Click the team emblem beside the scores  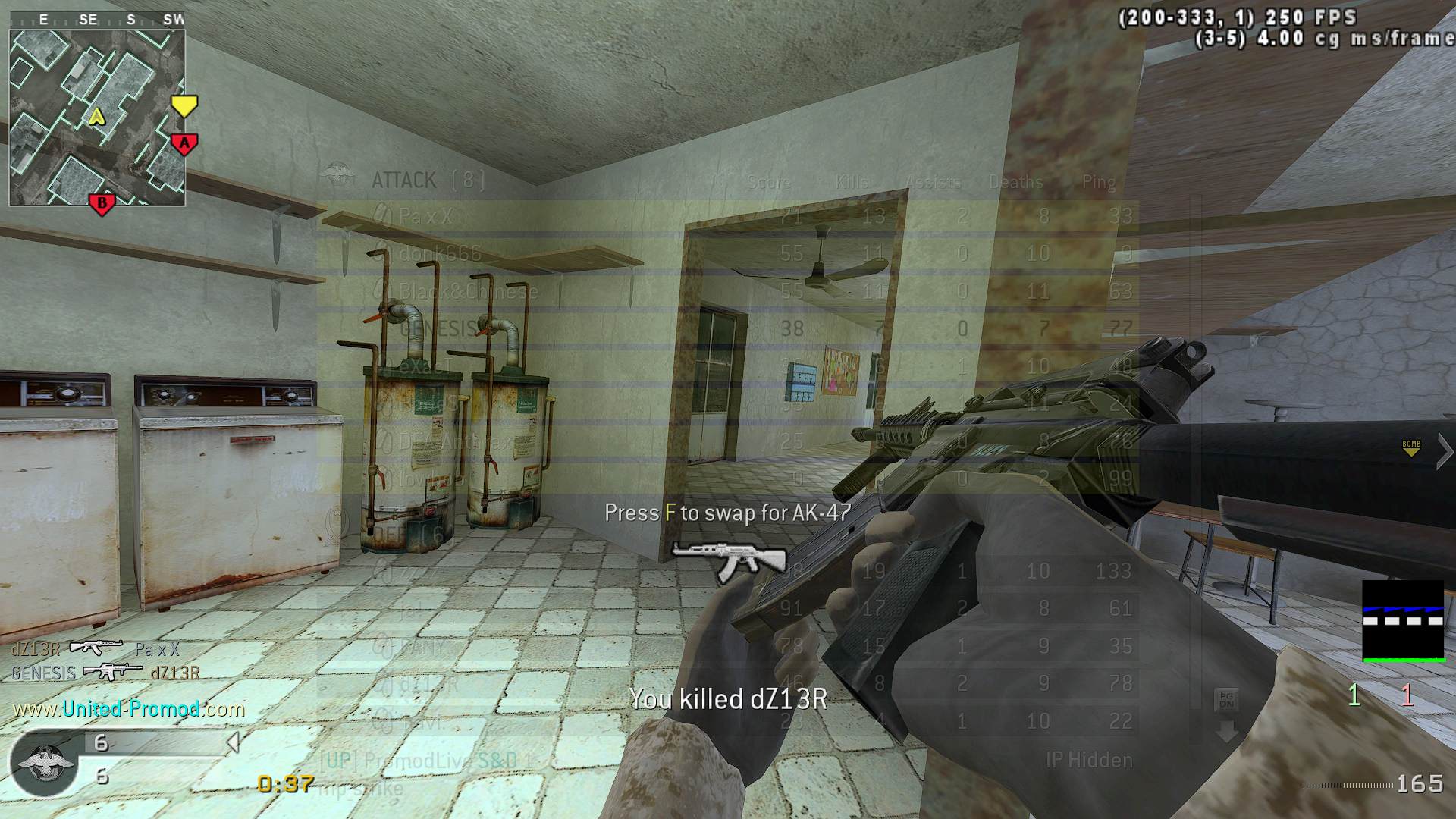tap(45, 761)
